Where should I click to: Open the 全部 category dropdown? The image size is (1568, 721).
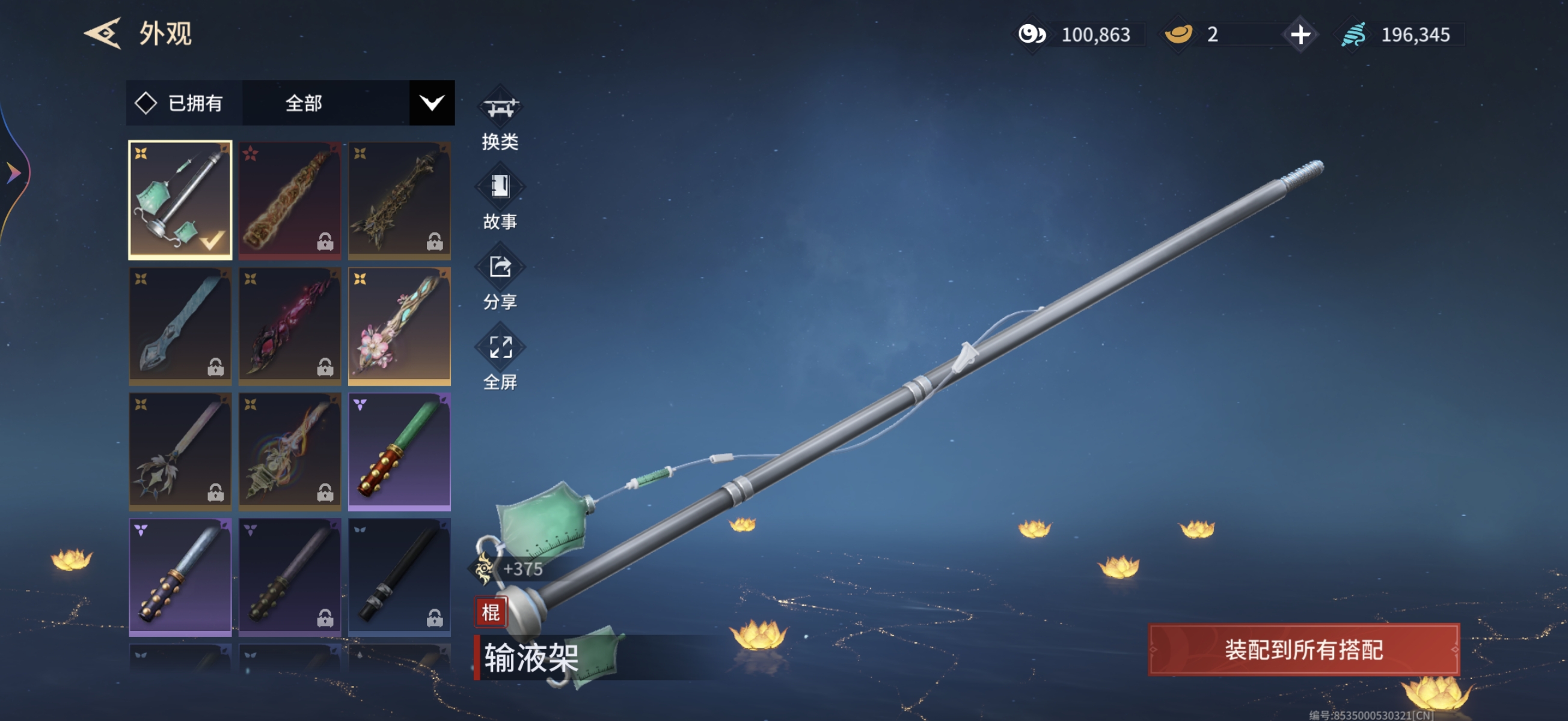pyautogui.click(x=432, y=103)
